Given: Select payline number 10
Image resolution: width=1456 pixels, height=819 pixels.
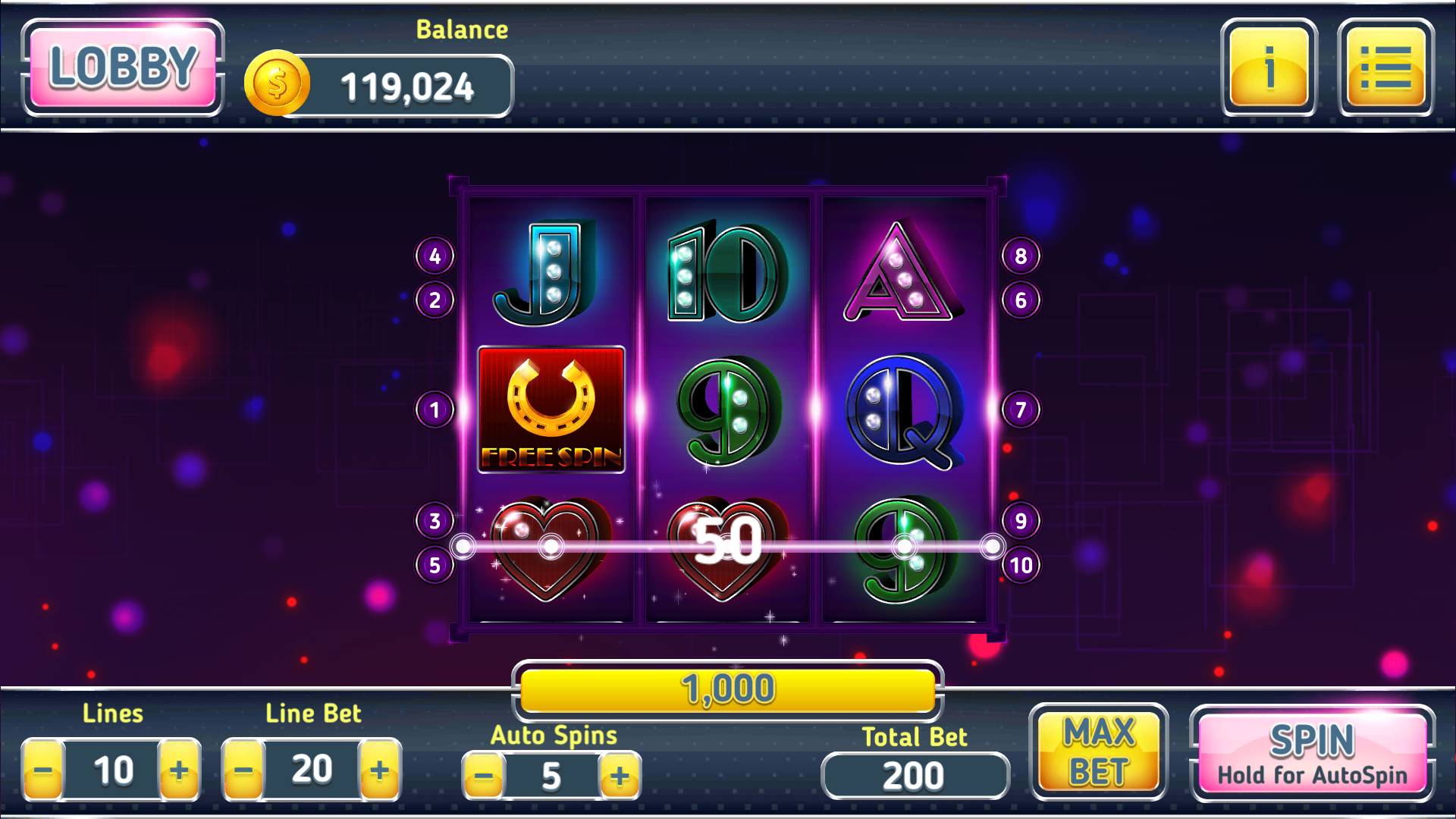Looking at the screenshot, I should (1021, 564).
